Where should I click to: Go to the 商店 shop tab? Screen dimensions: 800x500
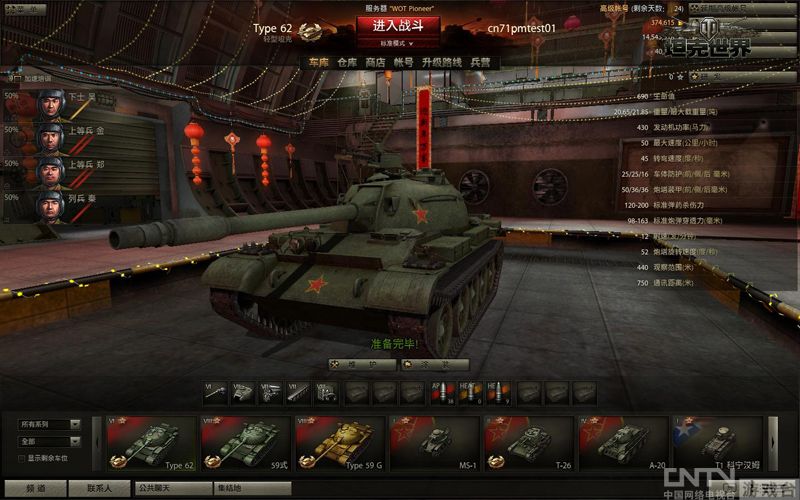tap(376, 62)
